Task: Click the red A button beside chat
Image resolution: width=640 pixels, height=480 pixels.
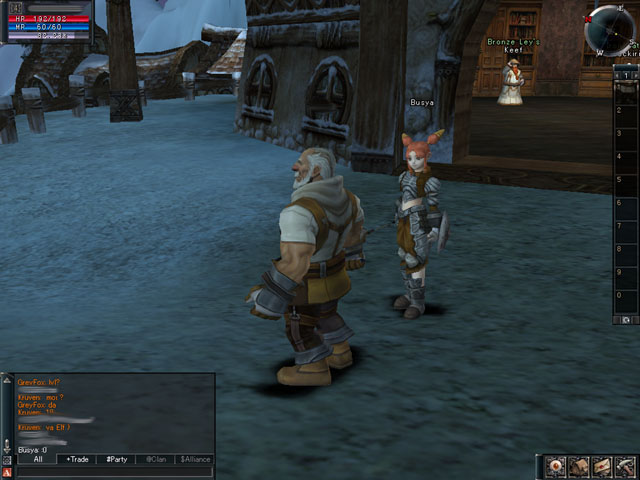Action: point(7,471)
